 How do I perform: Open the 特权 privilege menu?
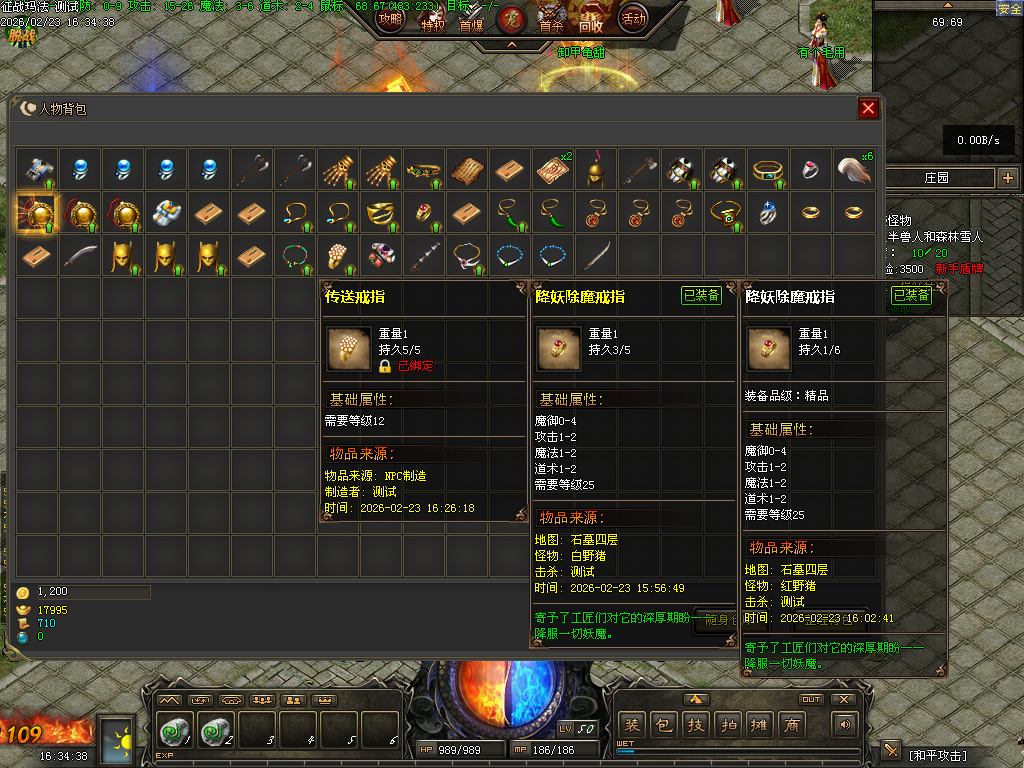pos(433,26)
